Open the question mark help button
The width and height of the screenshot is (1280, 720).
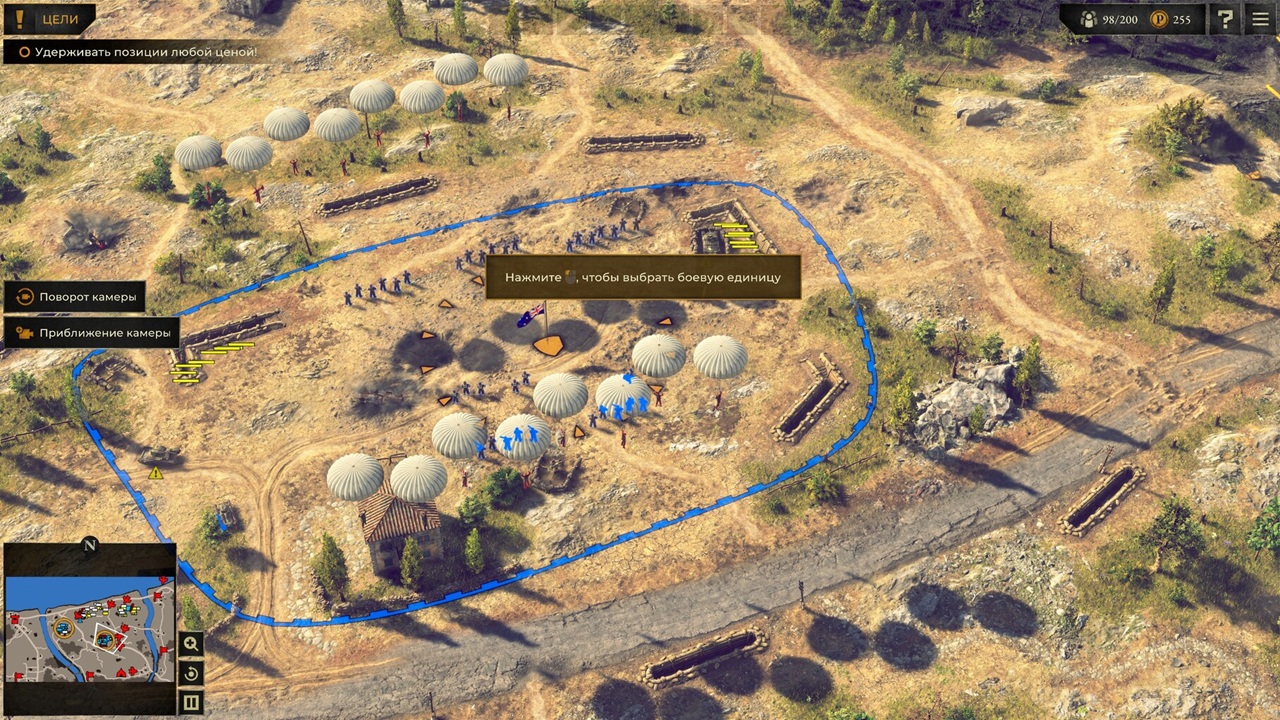click(x=1225, y=18)
